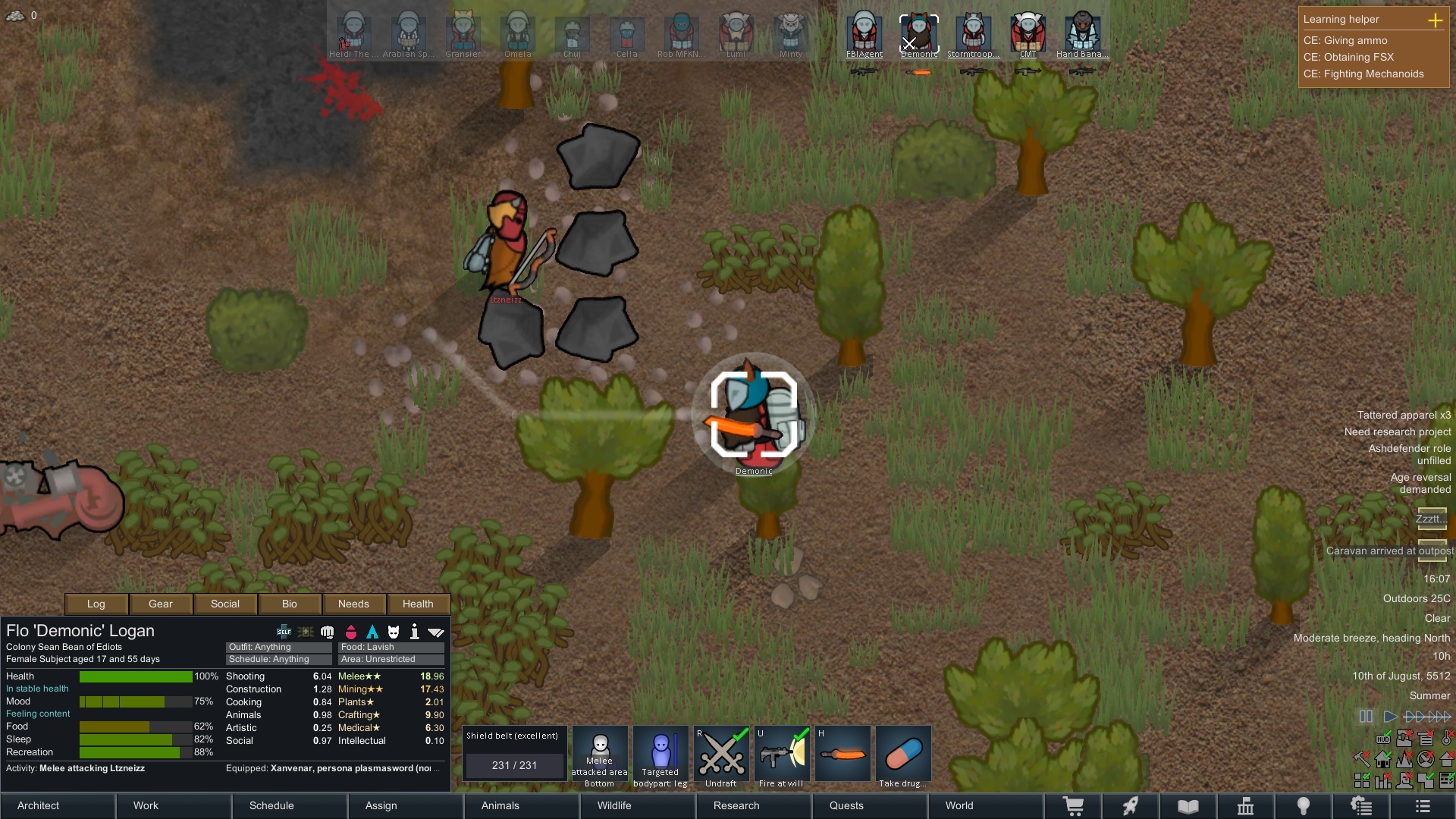Click Flo's Mood progress bar
The width and height of the screenshot is (1456, 819).
tap(136, 701)
